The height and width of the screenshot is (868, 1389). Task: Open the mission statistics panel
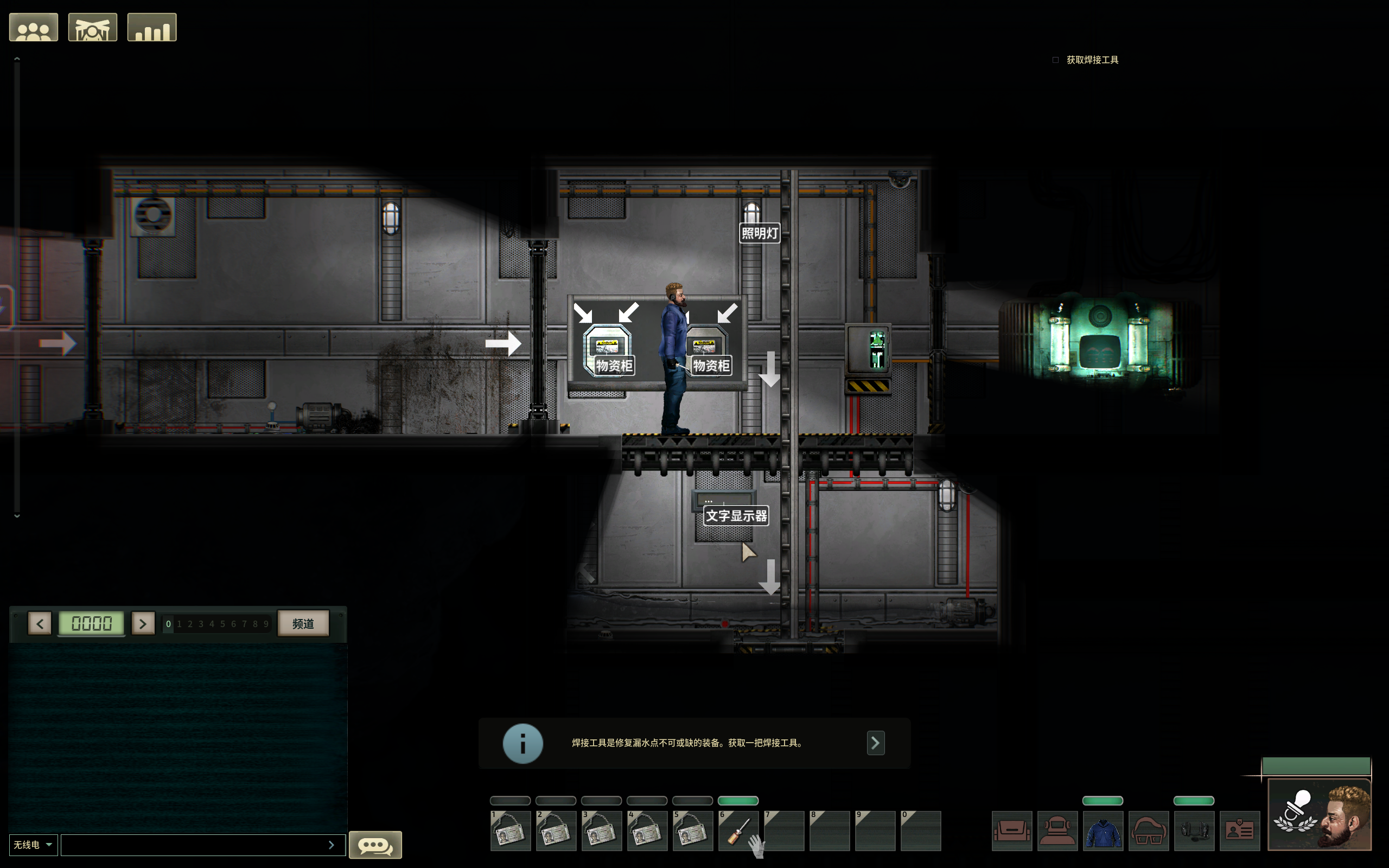151,27
